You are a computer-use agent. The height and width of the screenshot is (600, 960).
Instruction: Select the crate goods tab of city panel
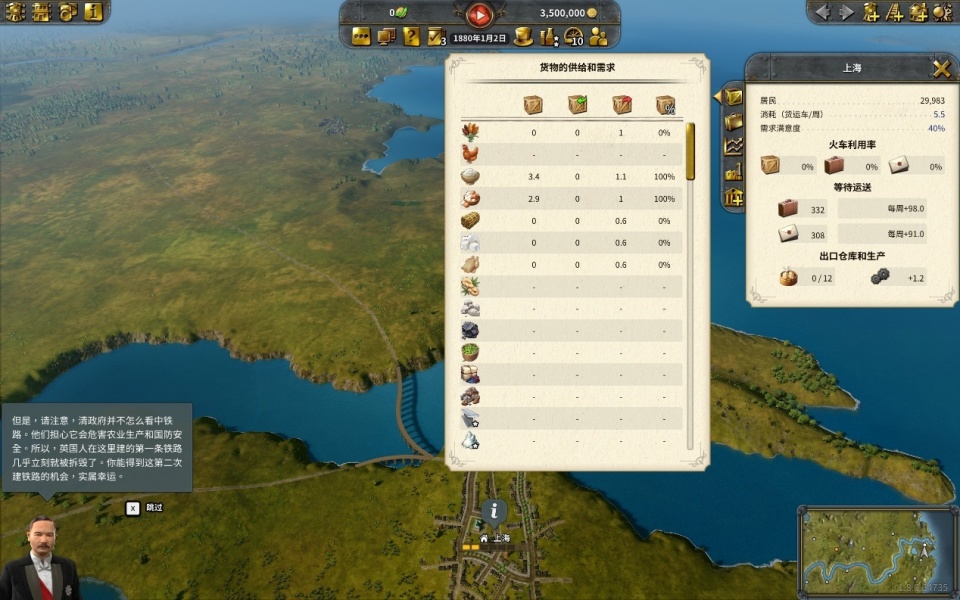[x=734, y=97]
